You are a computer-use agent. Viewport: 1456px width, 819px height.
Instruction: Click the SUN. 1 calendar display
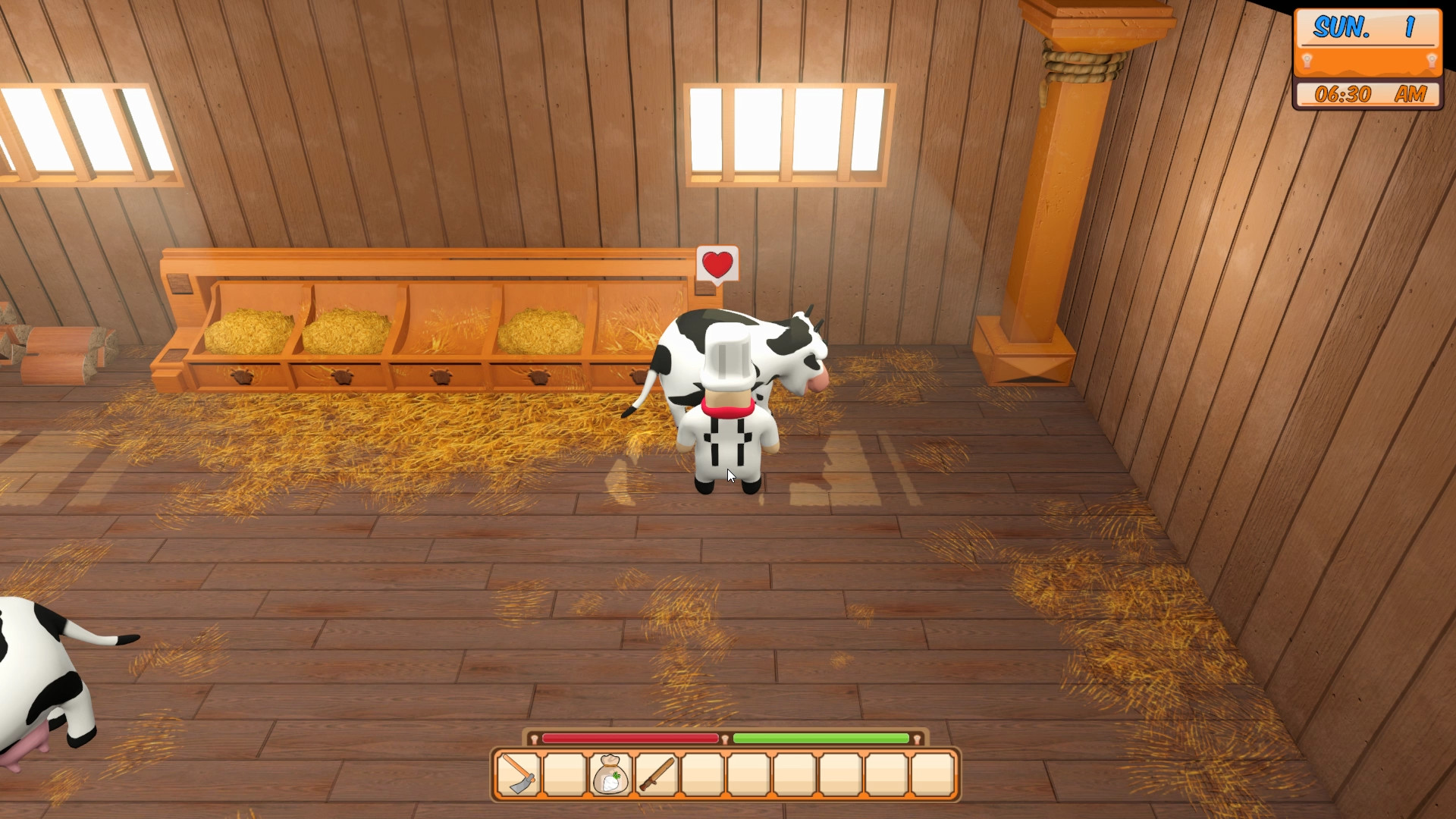tap(1367, 28)
